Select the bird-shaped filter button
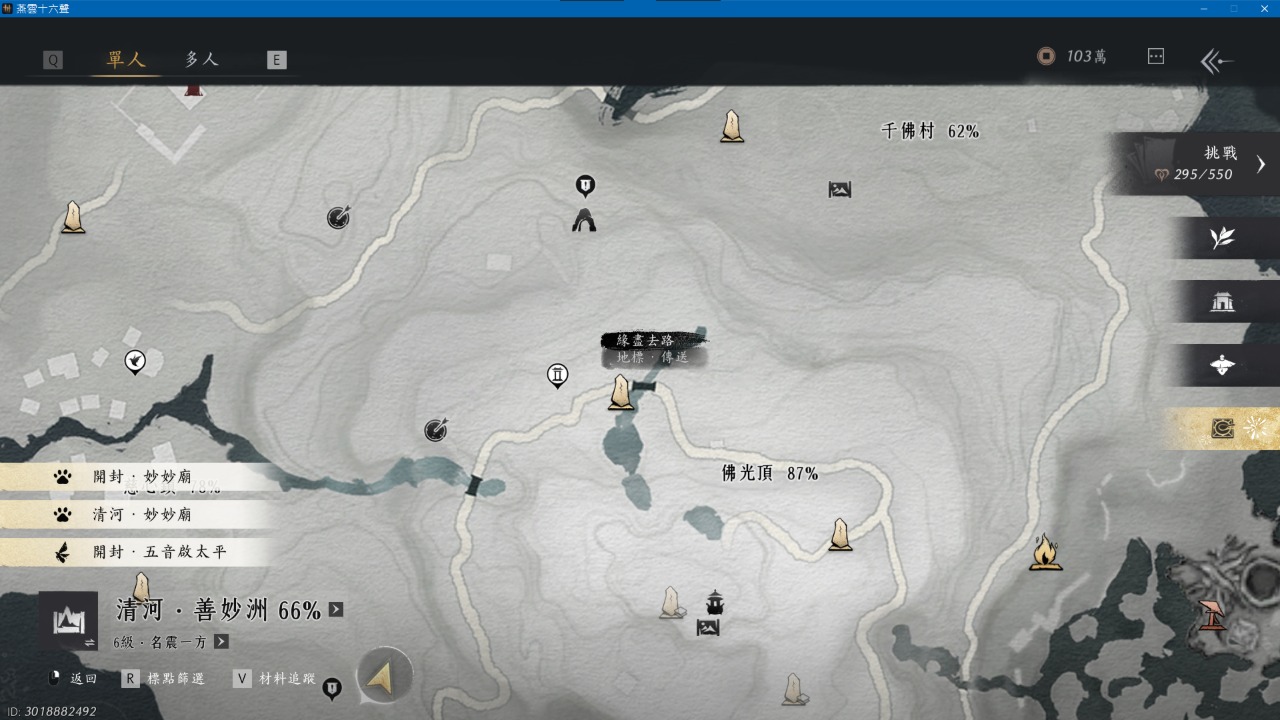The height and width of the screenshot is (720, 1280). point(1221,365)
